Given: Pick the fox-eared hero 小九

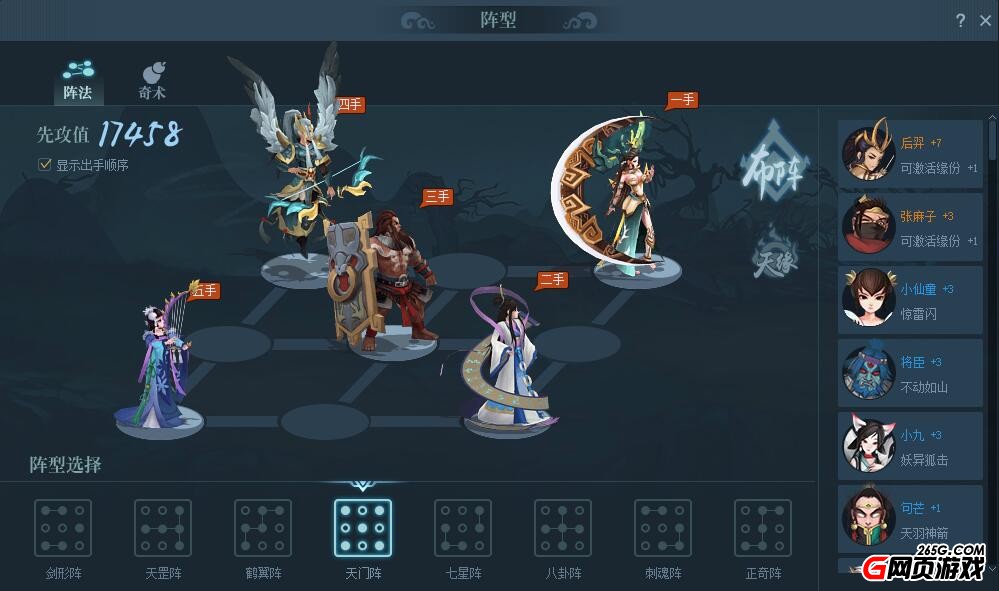Looking at the screenshot, I should point(910,446).
